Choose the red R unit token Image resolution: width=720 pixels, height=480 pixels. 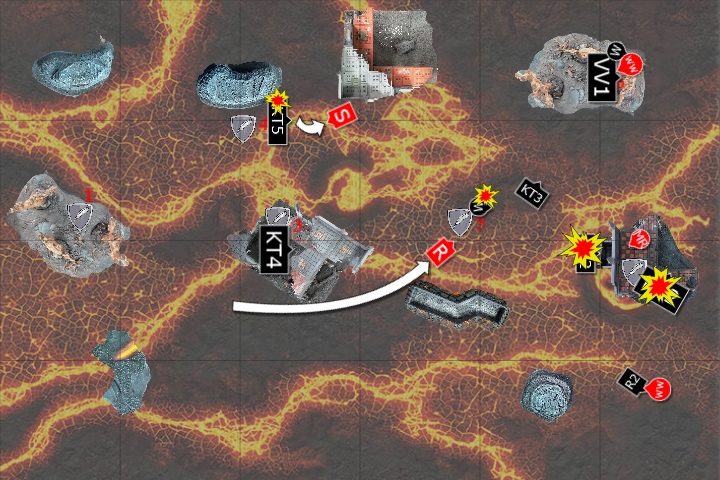pyautogui.click(x=439, y=252)
